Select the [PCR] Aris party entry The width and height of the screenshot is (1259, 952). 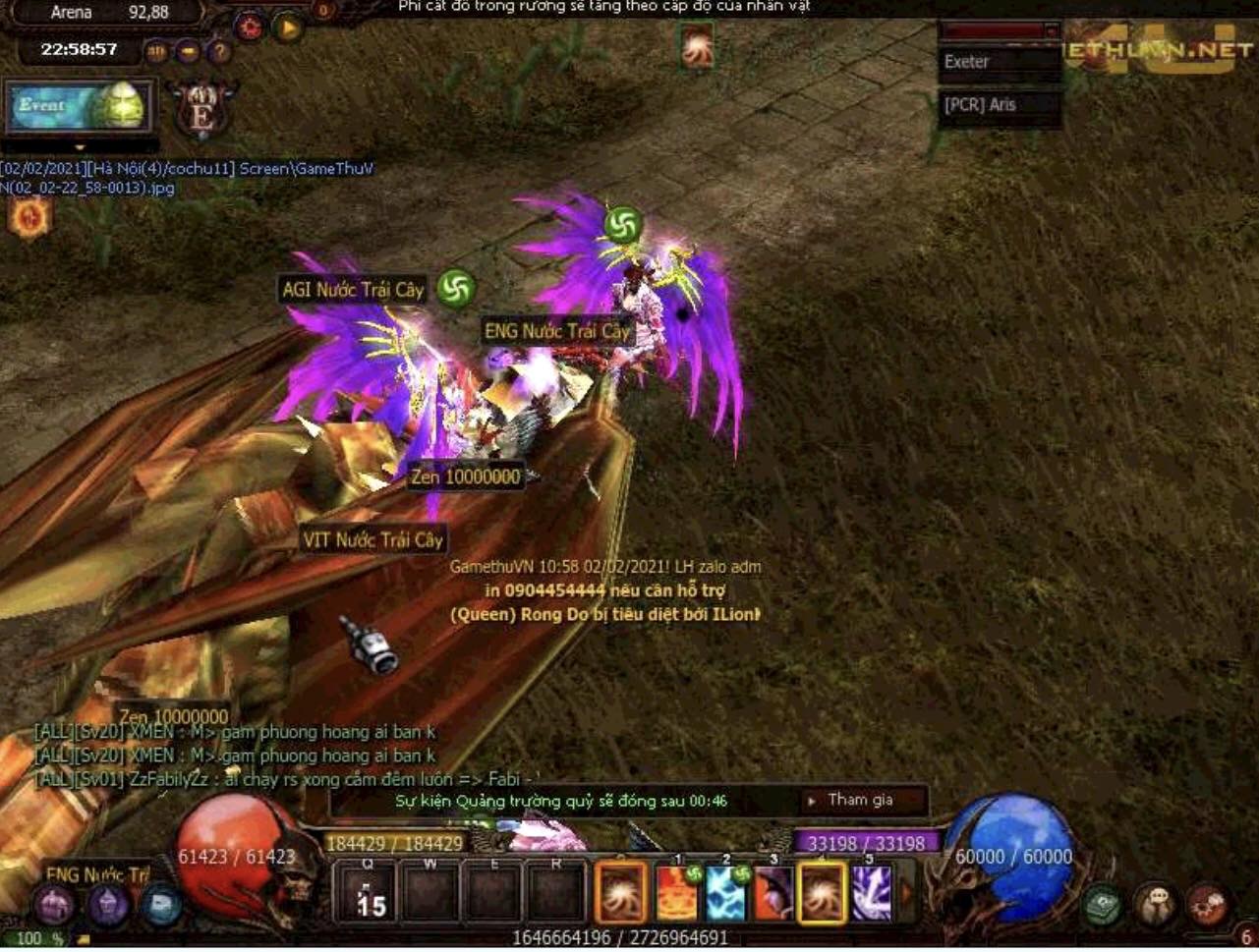click(1000, 105)
